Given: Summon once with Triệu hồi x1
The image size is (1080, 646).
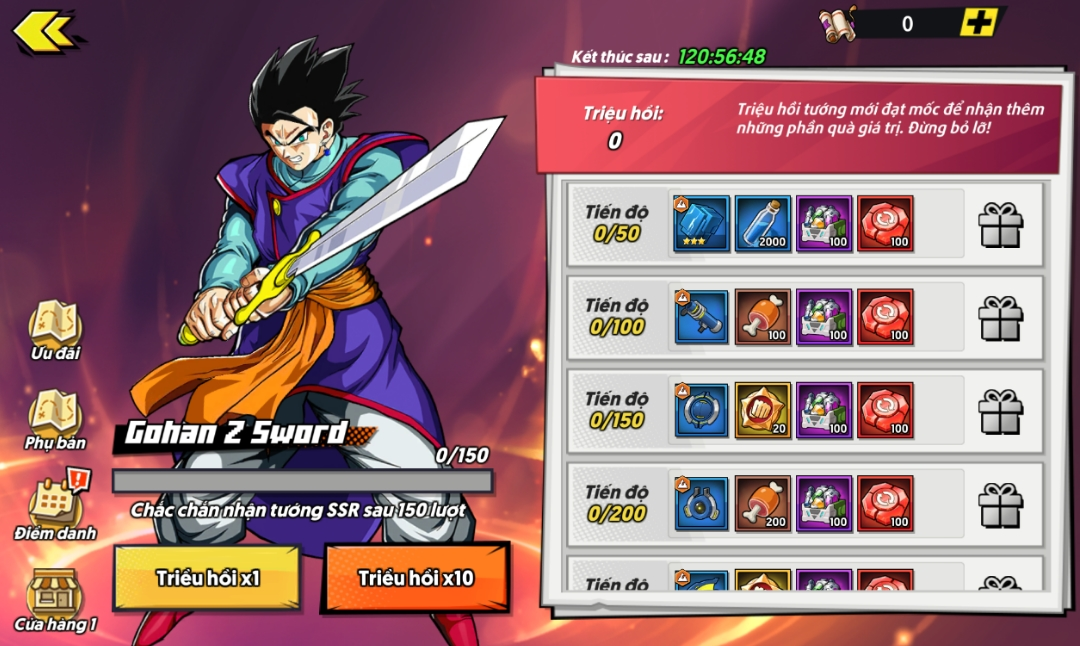Looking at the screenshot, I should (x=206, y=578).
